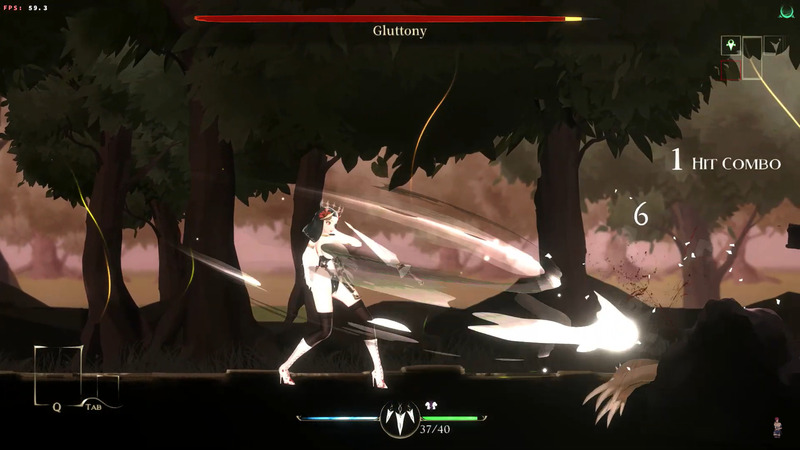The height and width of the screenshot is (450, 800).
Task: Select the small gold-framed secondary slot
Action: coord(102,388)
